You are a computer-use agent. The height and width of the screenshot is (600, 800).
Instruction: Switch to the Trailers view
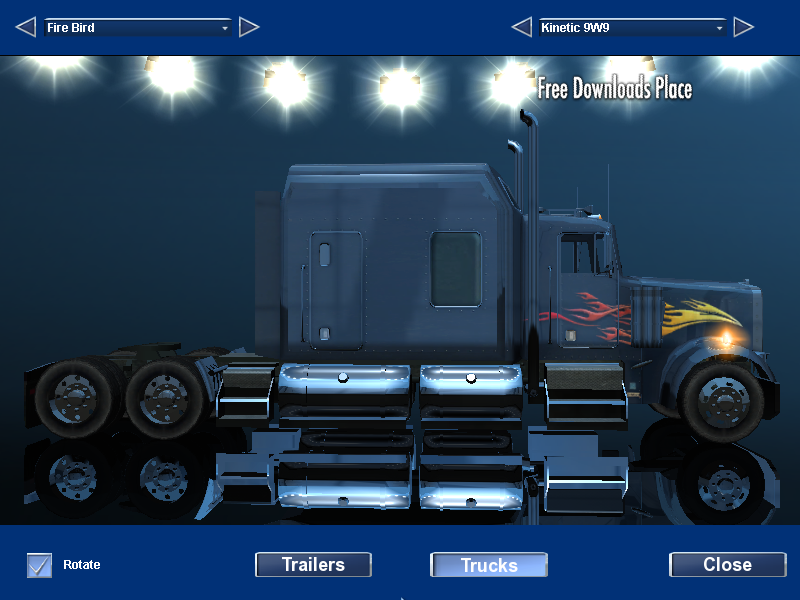313,565
